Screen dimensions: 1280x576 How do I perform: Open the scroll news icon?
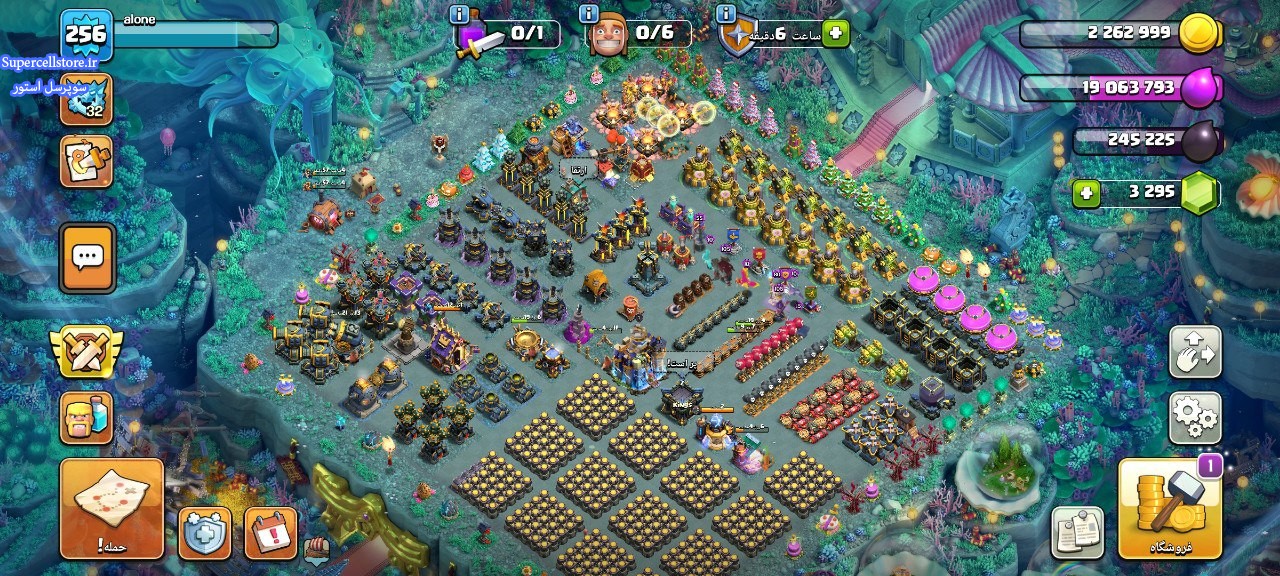(x=86, y=161)
